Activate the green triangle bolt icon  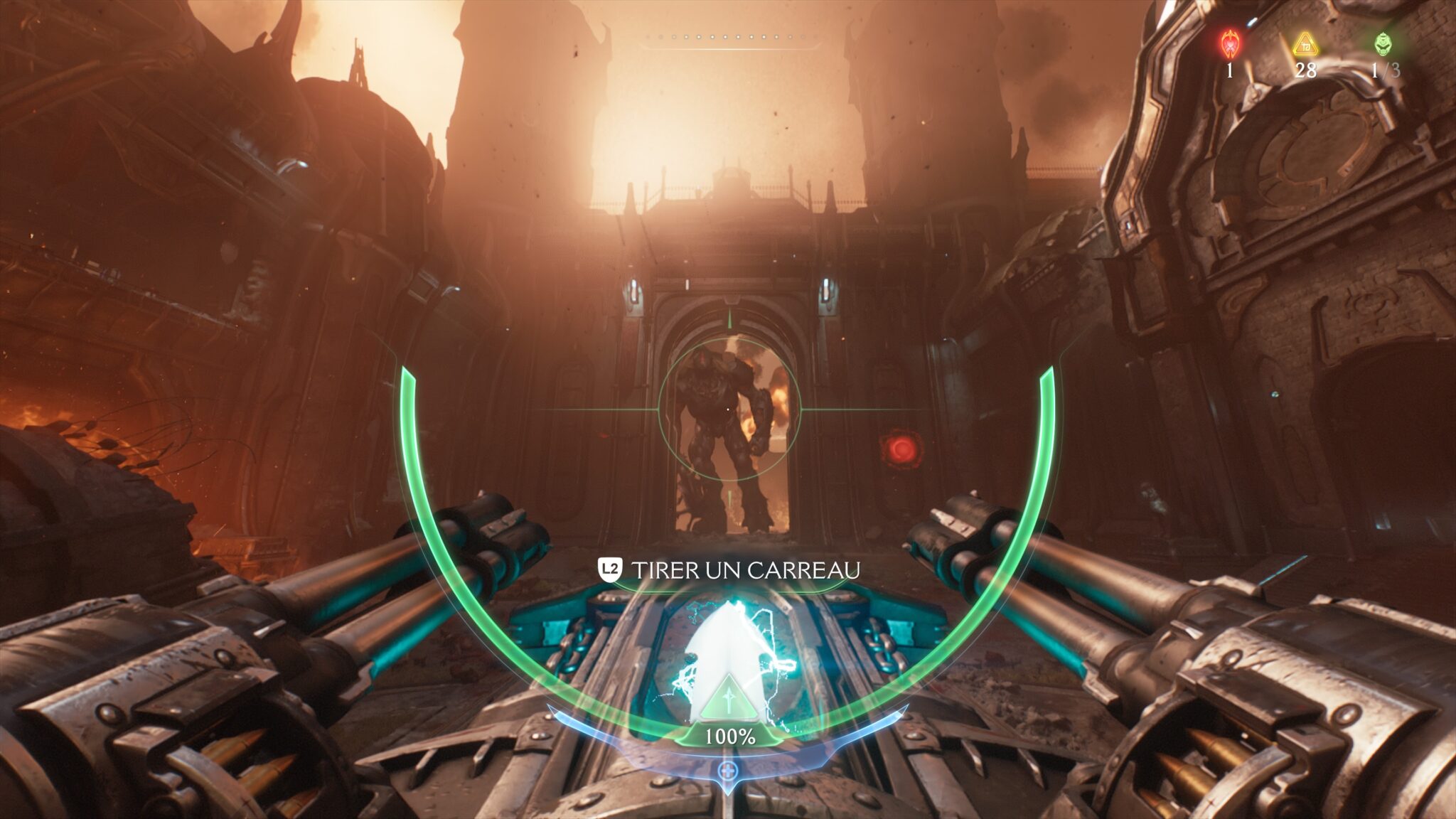point(727,700)
